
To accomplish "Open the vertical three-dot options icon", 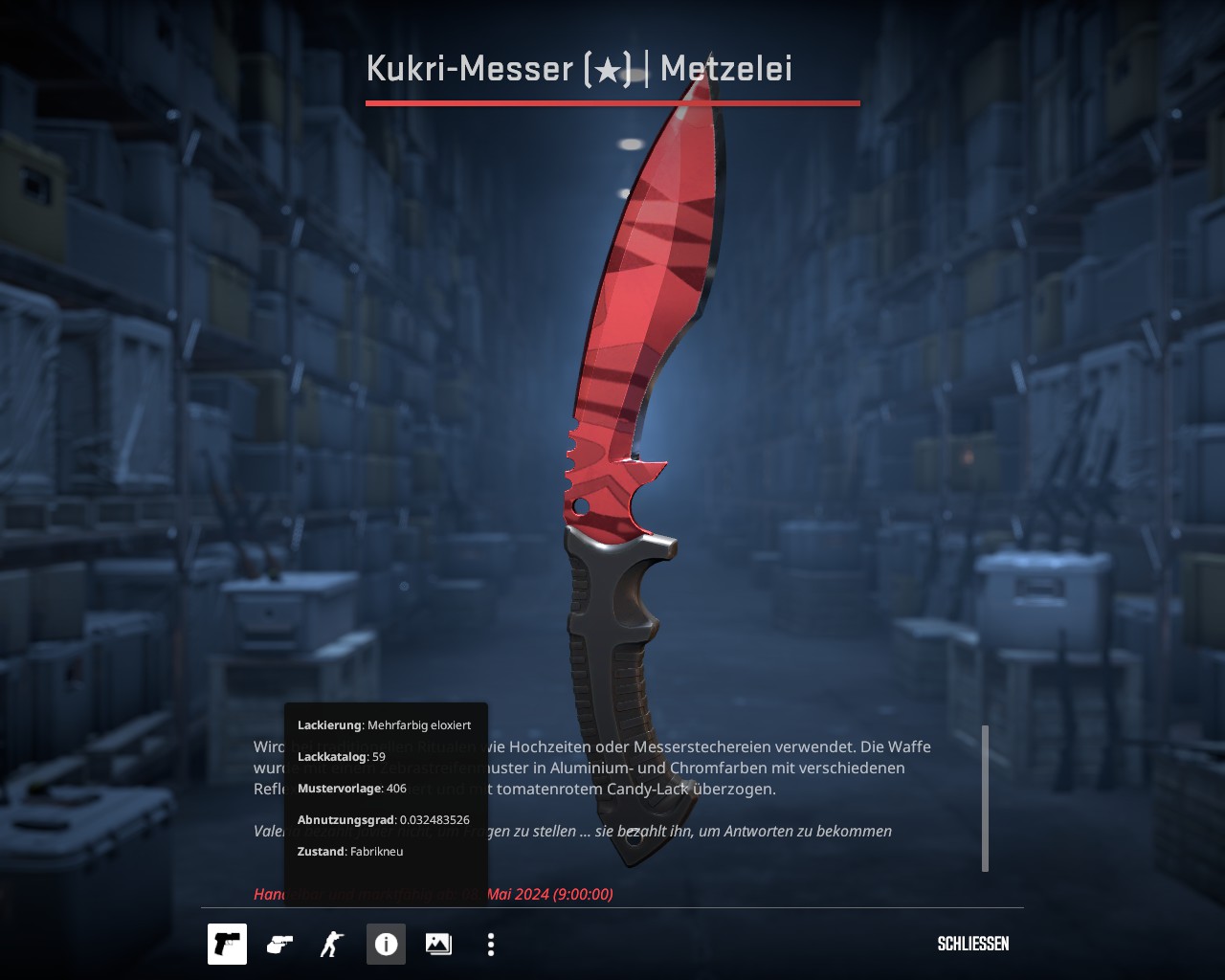I will coord(489,944).
